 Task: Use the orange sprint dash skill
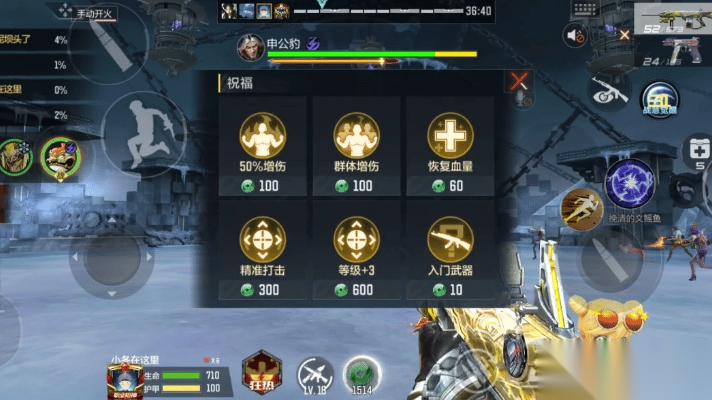pos(581,204)
